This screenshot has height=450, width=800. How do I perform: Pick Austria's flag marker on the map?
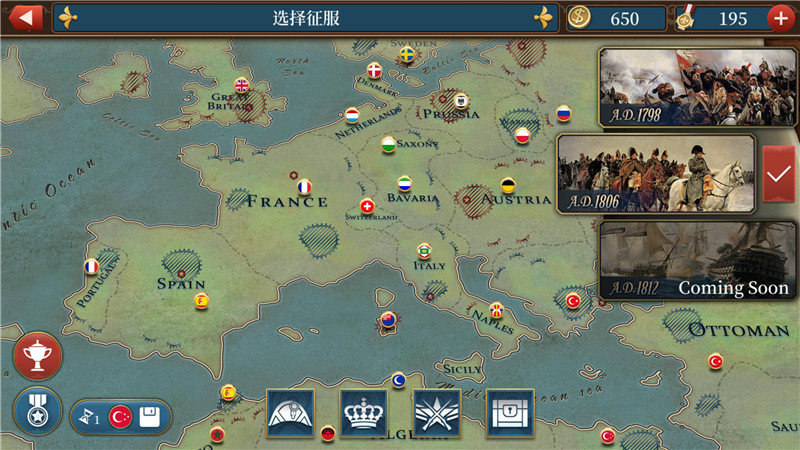pos(508,185)
